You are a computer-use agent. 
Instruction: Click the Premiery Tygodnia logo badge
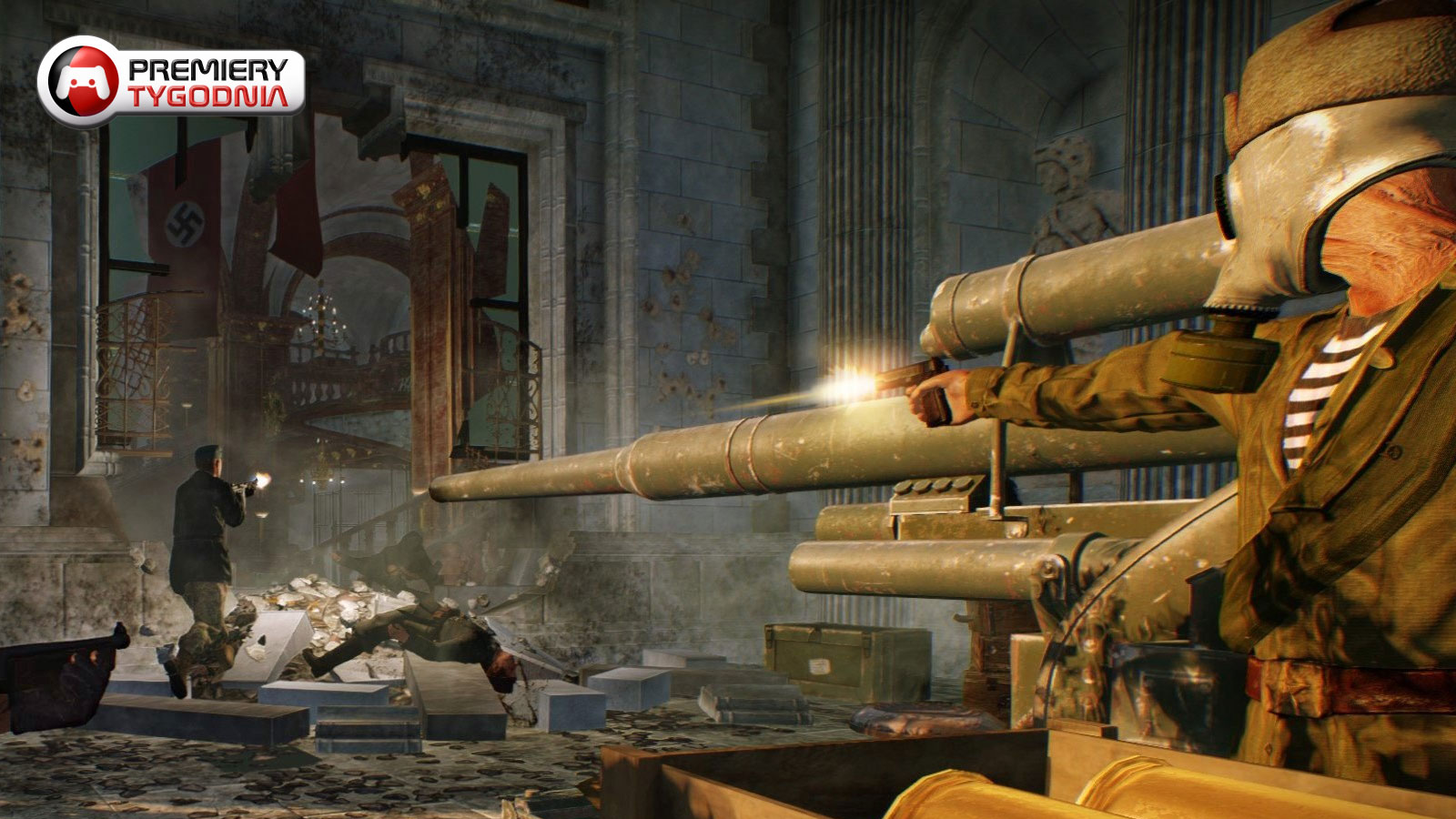point(171,82)
